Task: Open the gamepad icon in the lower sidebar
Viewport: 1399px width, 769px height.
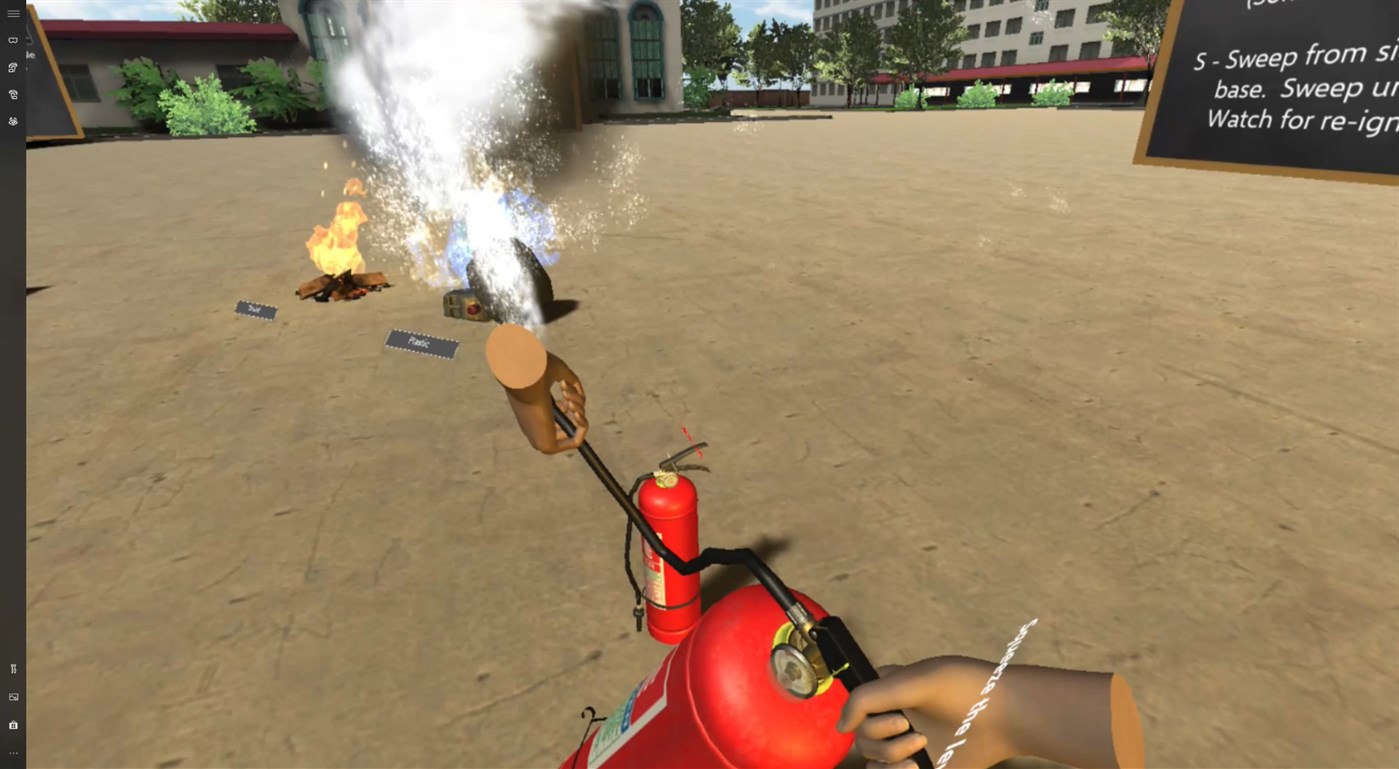Action: [x=13, y=668]
